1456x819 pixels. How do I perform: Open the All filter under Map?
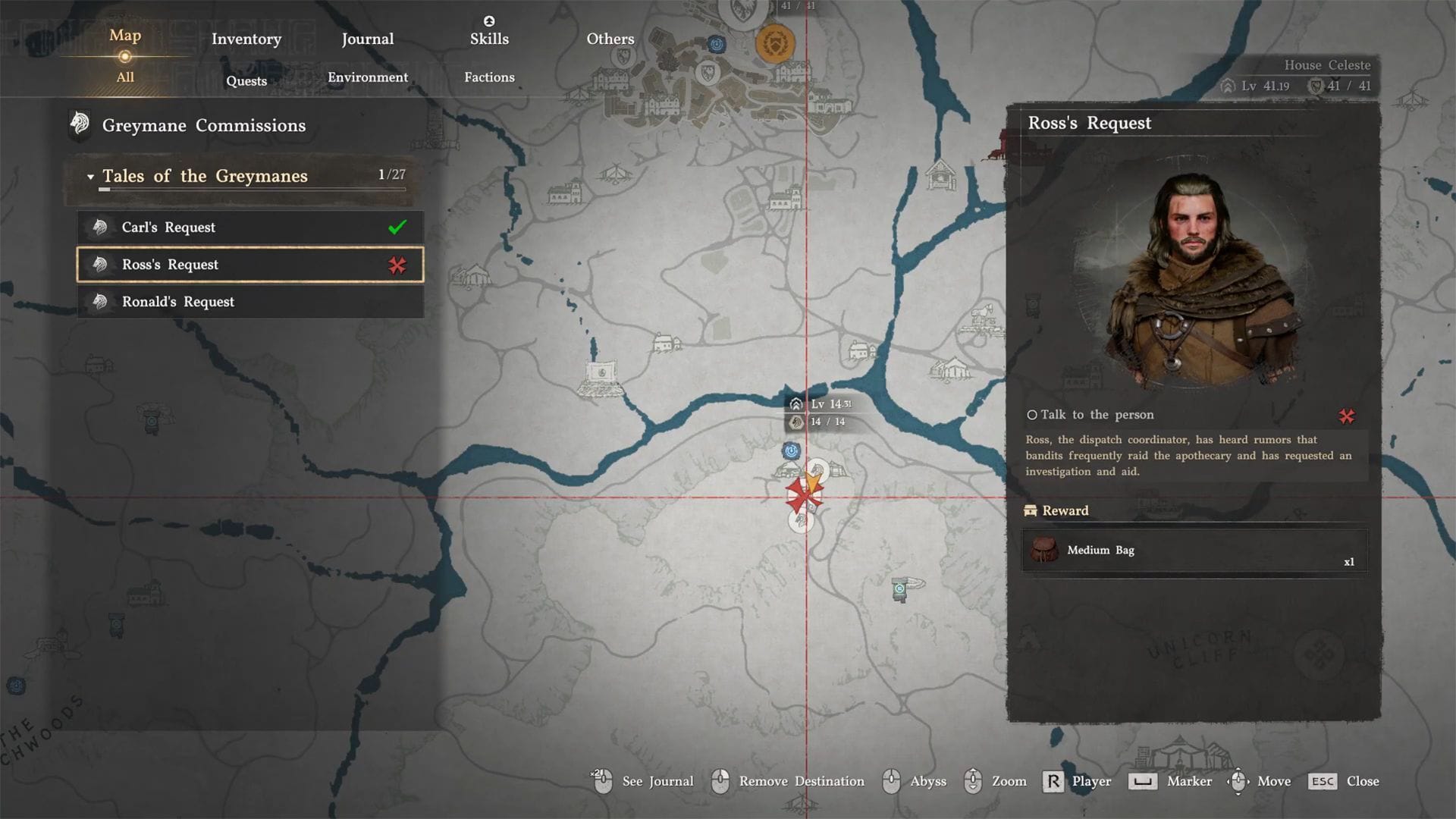pyautogui.click(x=124, y=77)
